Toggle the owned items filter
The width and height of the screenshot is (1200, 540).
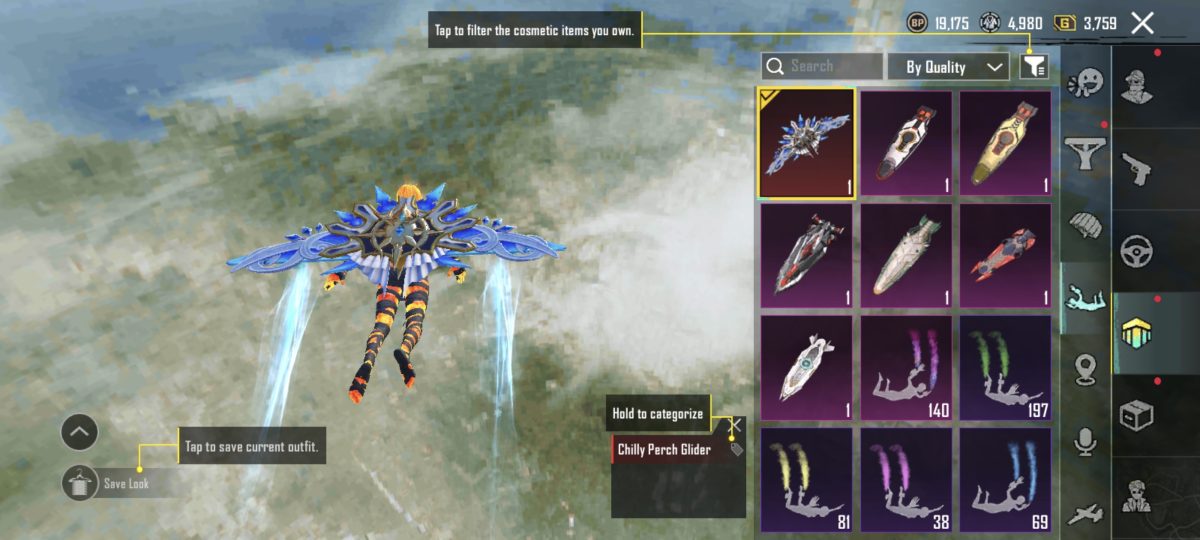pos(1034,67)
